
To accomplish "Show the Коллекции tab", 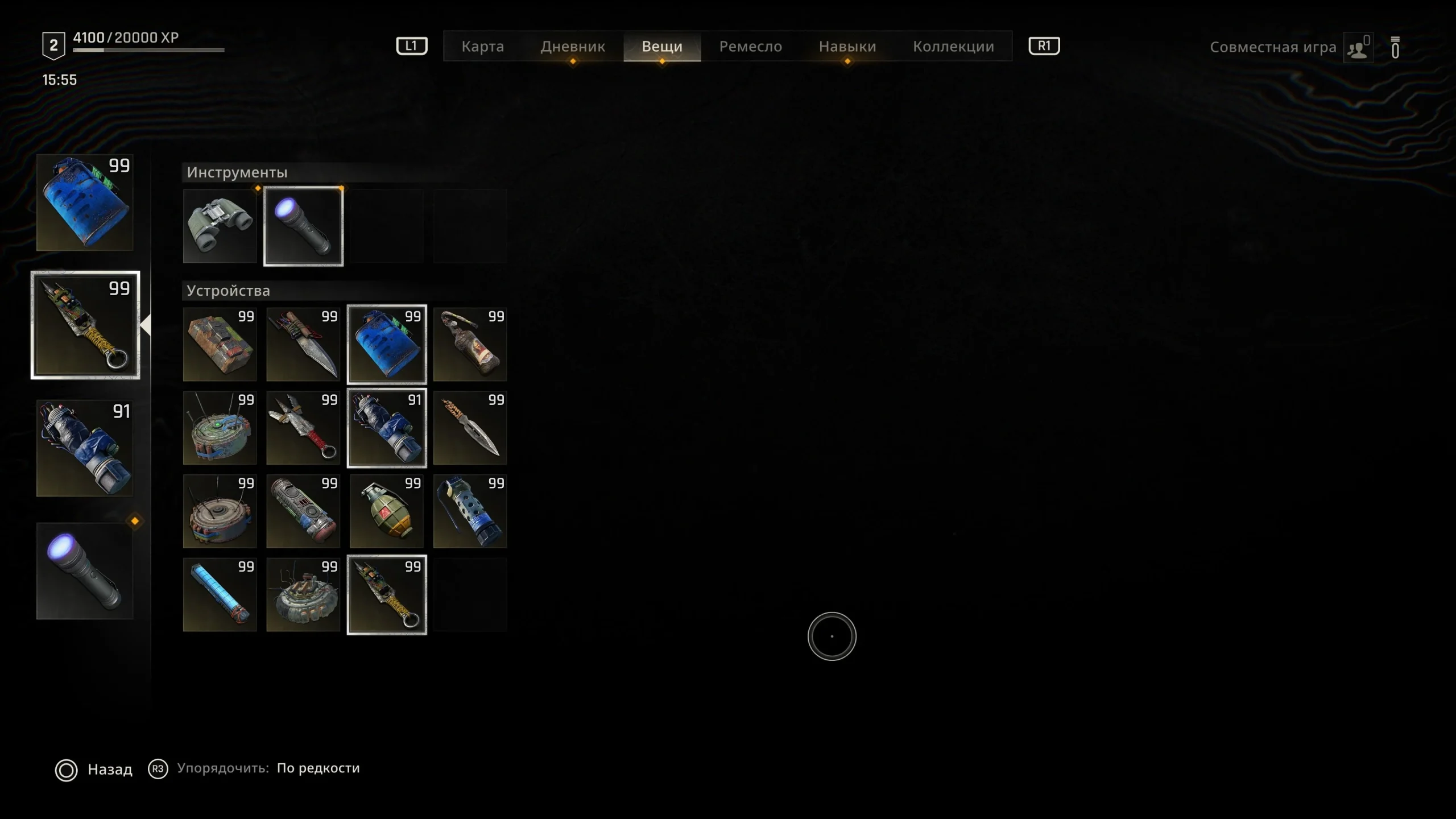I will (x=953, y=47).
